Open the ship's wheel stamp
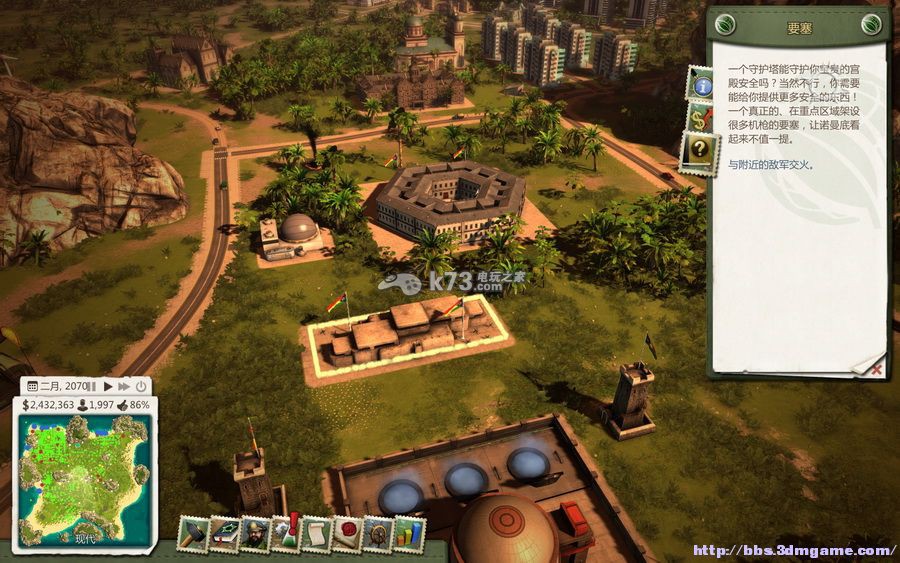The width and height of the screenshot is (900, 563). [378, 535]
